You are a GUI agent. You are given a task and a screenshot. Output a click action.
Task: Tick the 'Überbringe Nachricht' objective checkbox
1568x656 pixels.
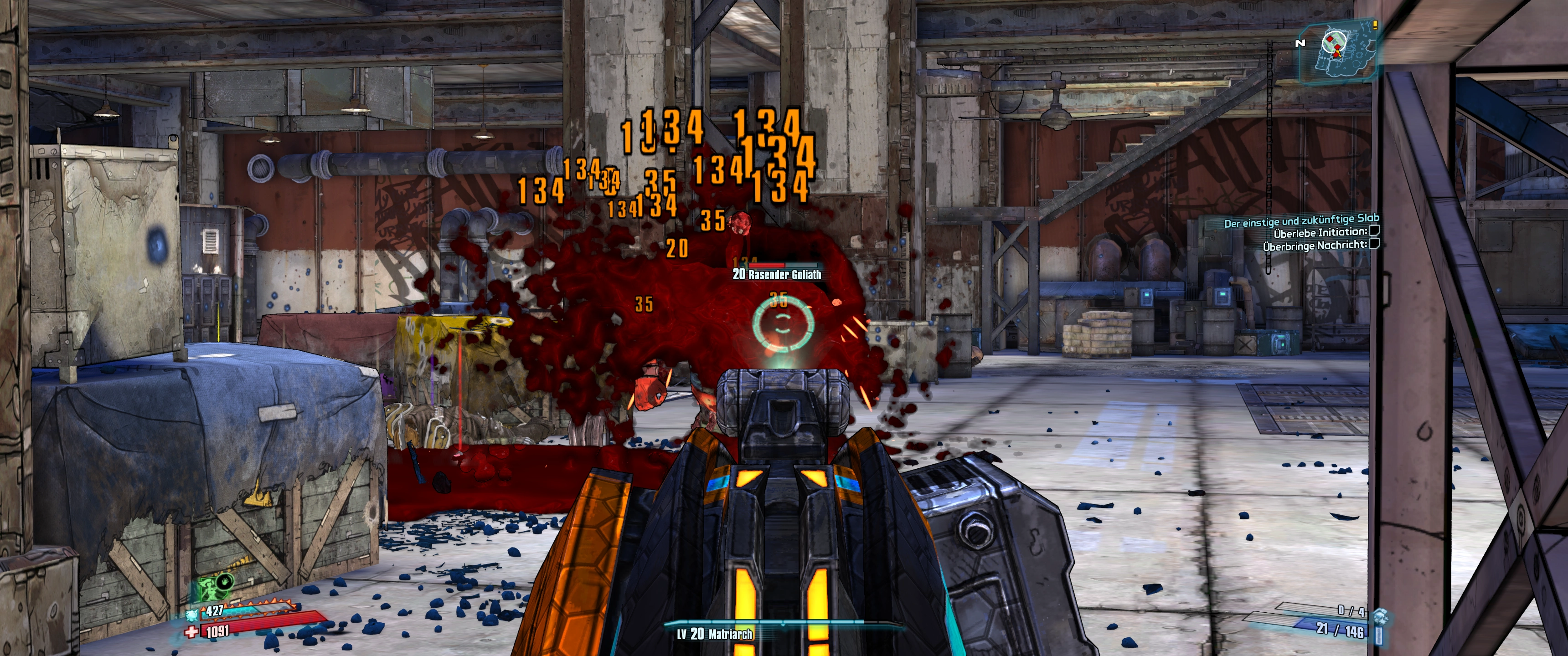pyautogui.click(x=1374, y=245)
